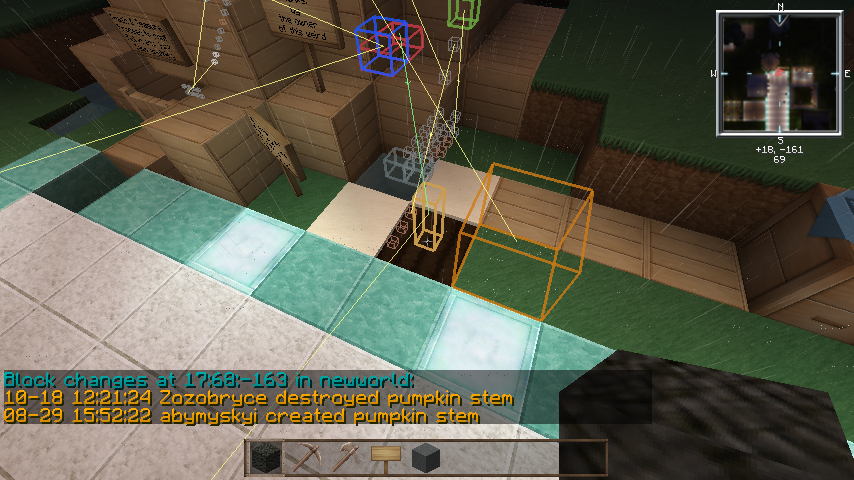The image size is (854, 480).
Task: Choose the wooden axe hotbar slot
Action: pos(345,458)
